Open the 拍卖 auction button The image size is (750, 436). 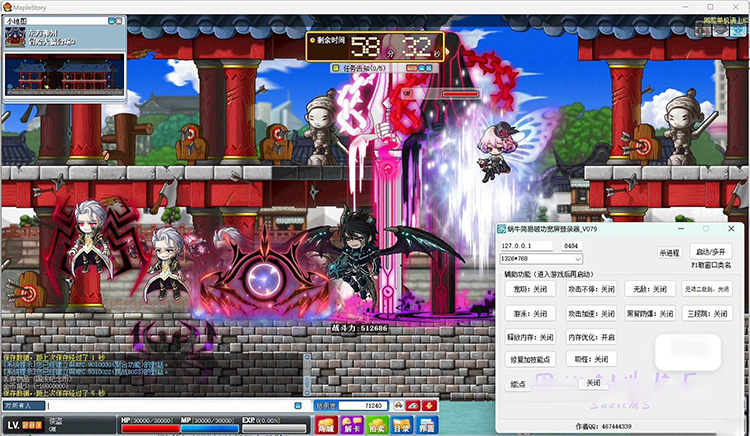click(374, 426)
